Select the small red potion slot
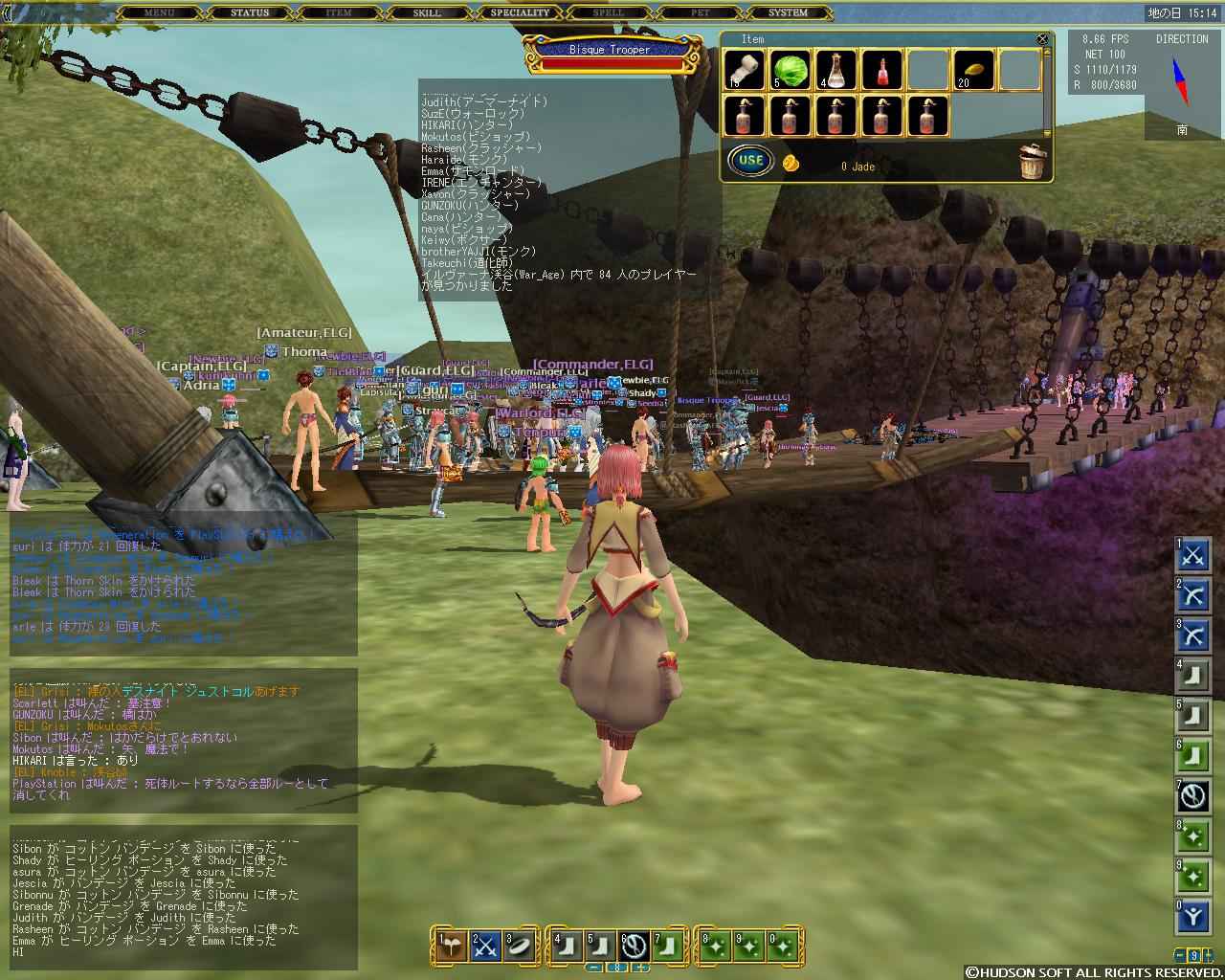1225x980 pixels. click(x=882, y=70)
